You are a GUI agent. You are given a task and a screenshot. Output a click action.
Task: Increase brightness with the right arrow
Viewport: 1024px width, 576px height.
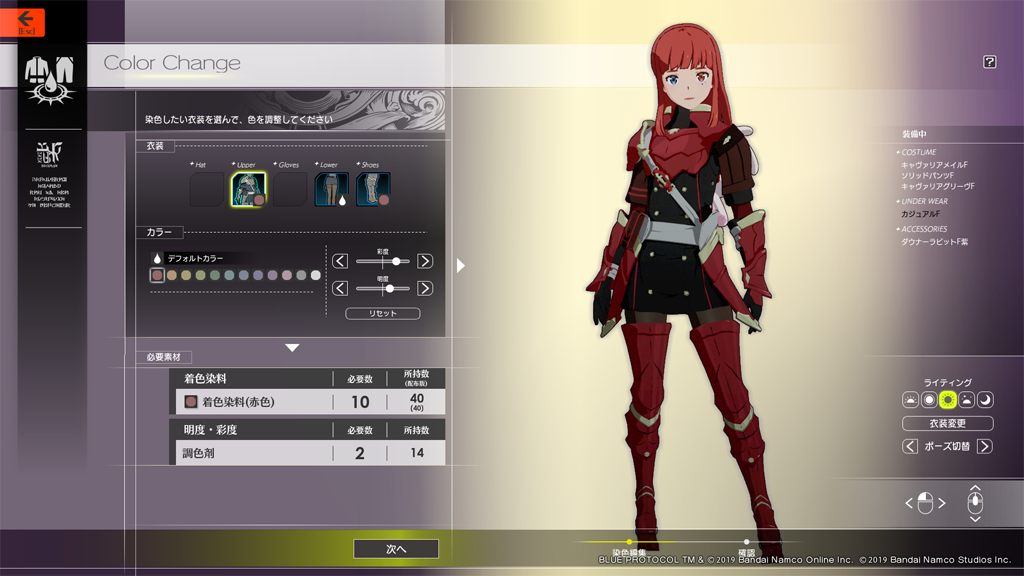click(425, 288)
